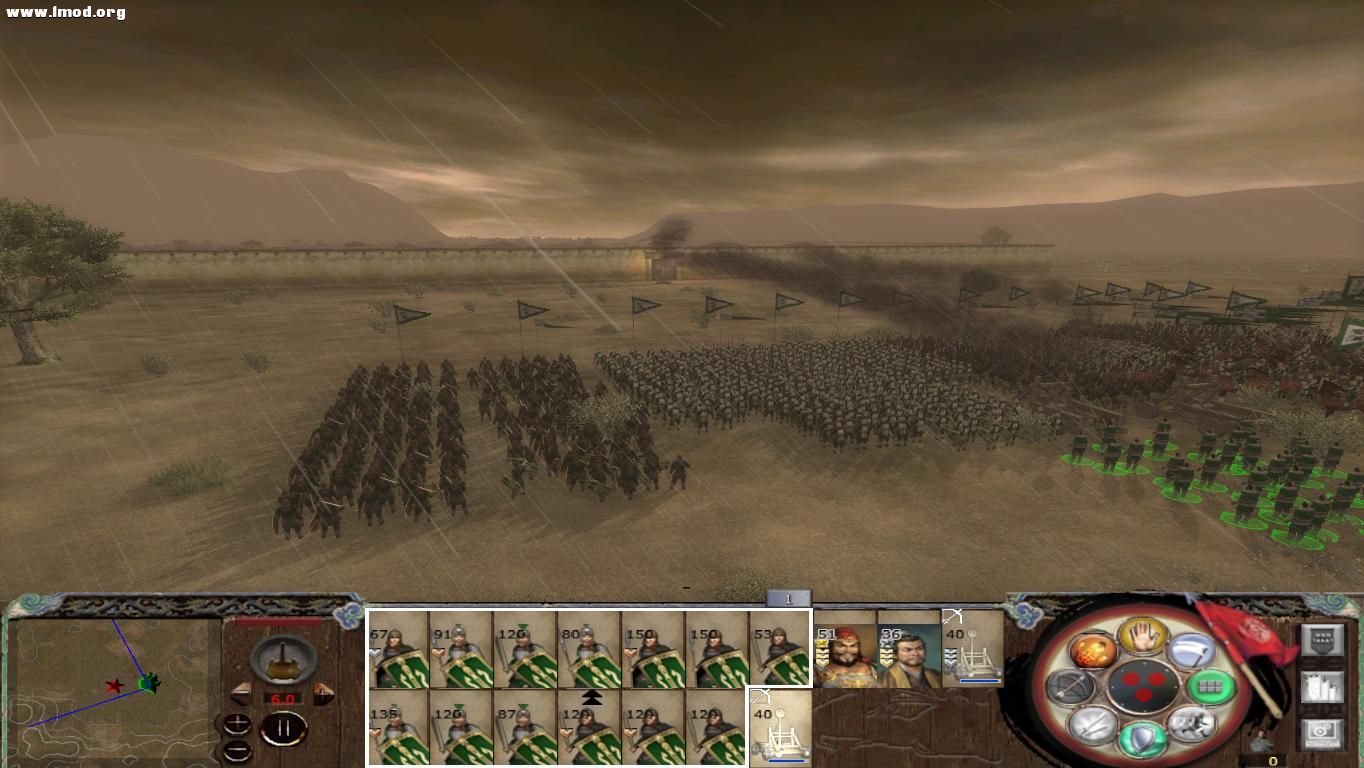Zoom out the minimap with the minus button
This screenshot has height=768, width=1364.
pos(237,750)
